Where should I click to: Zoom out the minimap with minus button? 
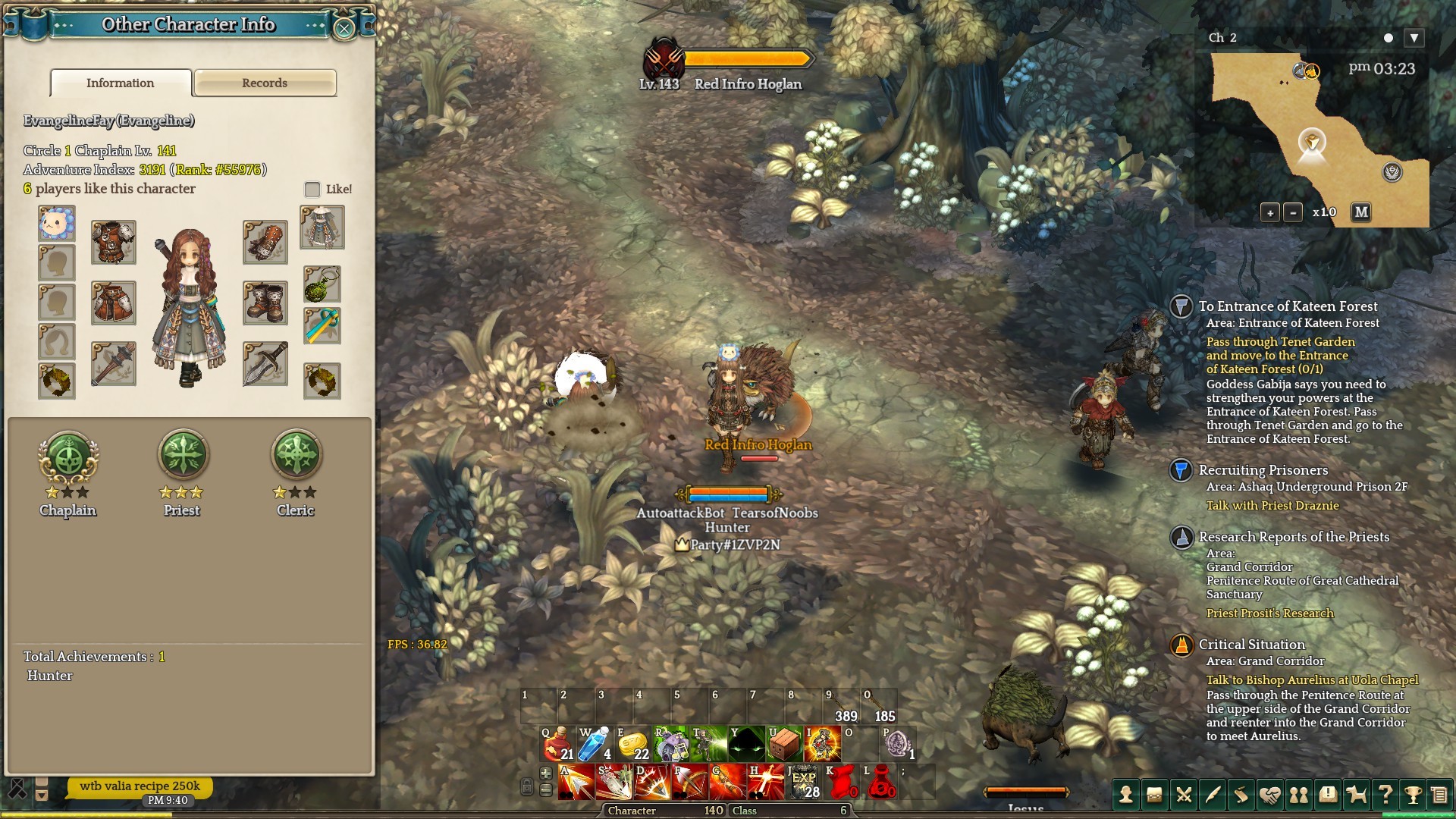point(1294,212)
